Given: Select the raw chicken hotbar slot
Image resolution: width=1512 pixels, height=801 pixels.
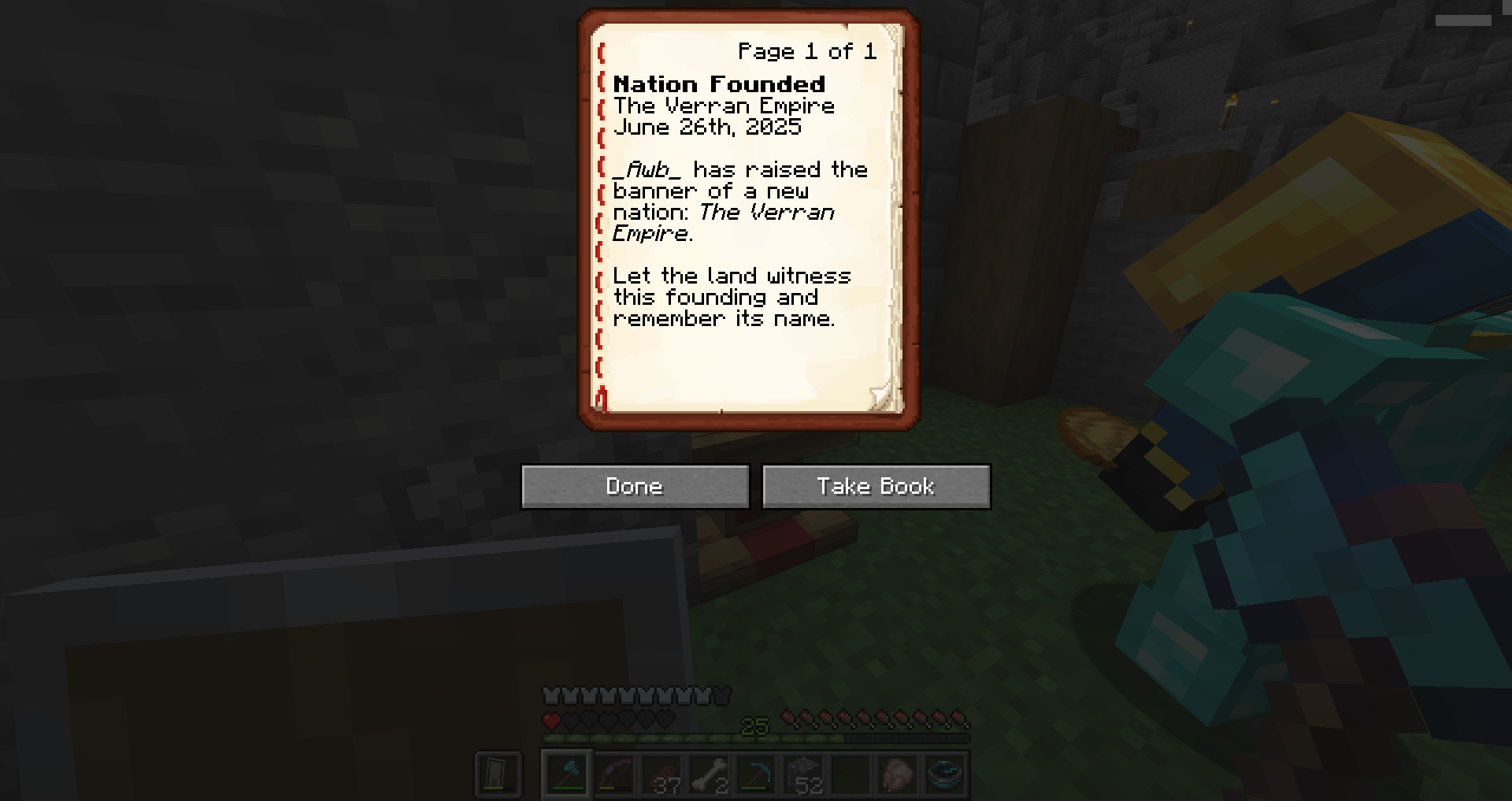Looking at the screenshot, I should [898, 775].
